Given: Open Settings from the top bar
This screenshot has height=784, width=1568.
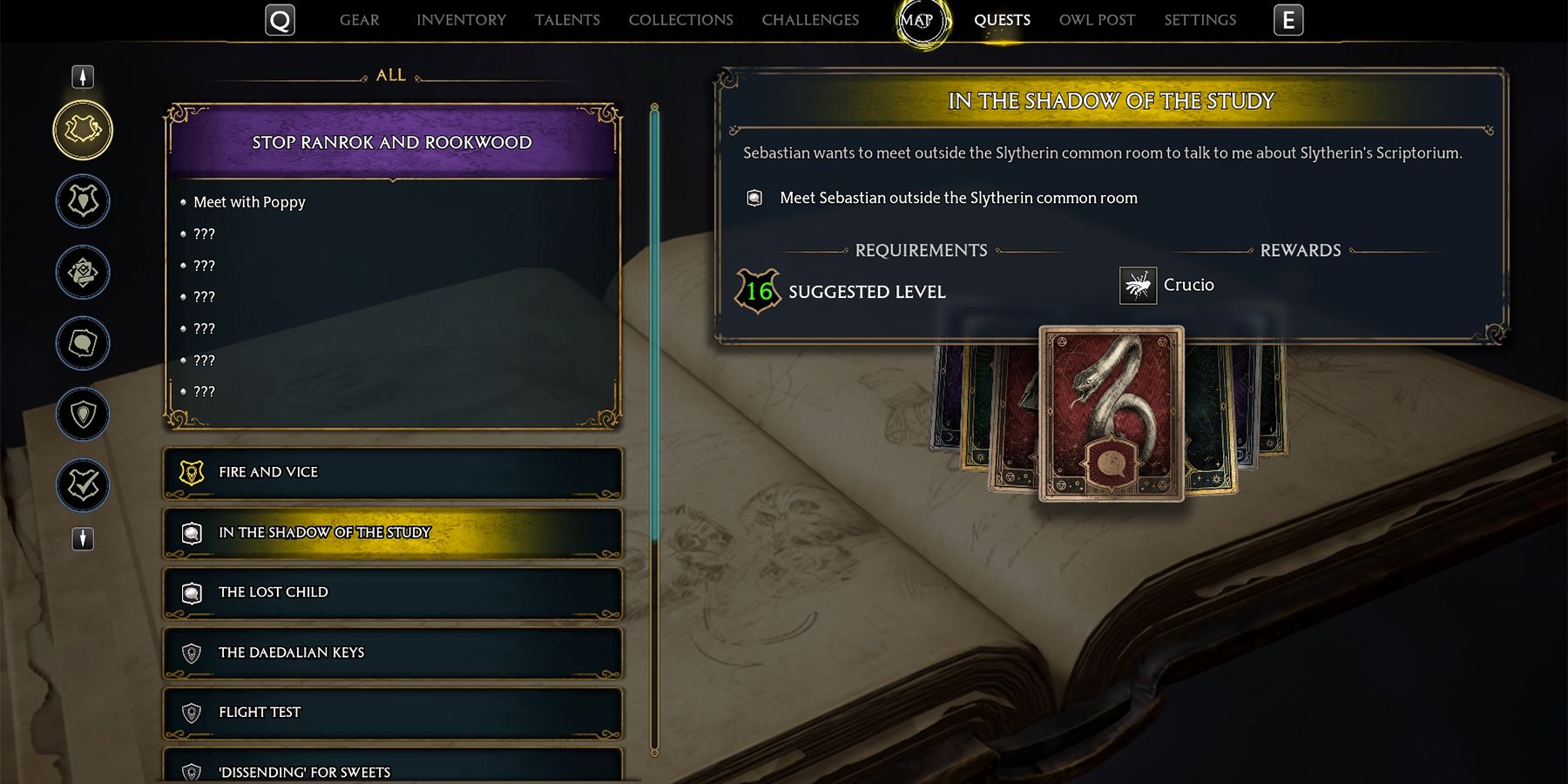Looking at the screenshot, I should [1200, 19].
